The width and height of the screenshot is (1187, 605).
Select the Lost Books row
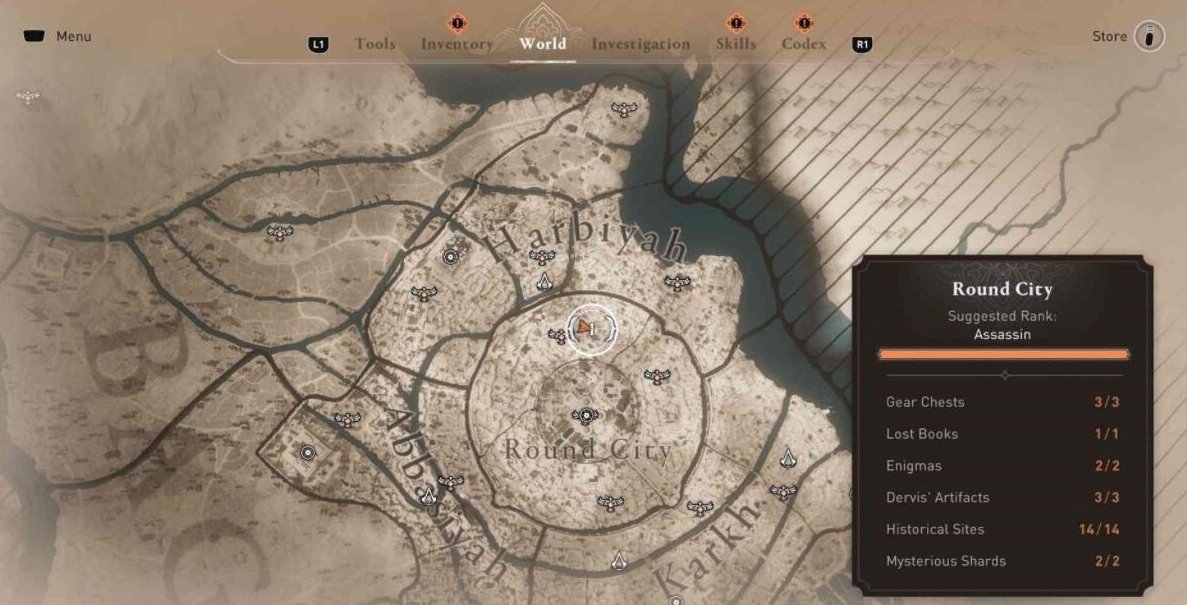point(1002,434)
